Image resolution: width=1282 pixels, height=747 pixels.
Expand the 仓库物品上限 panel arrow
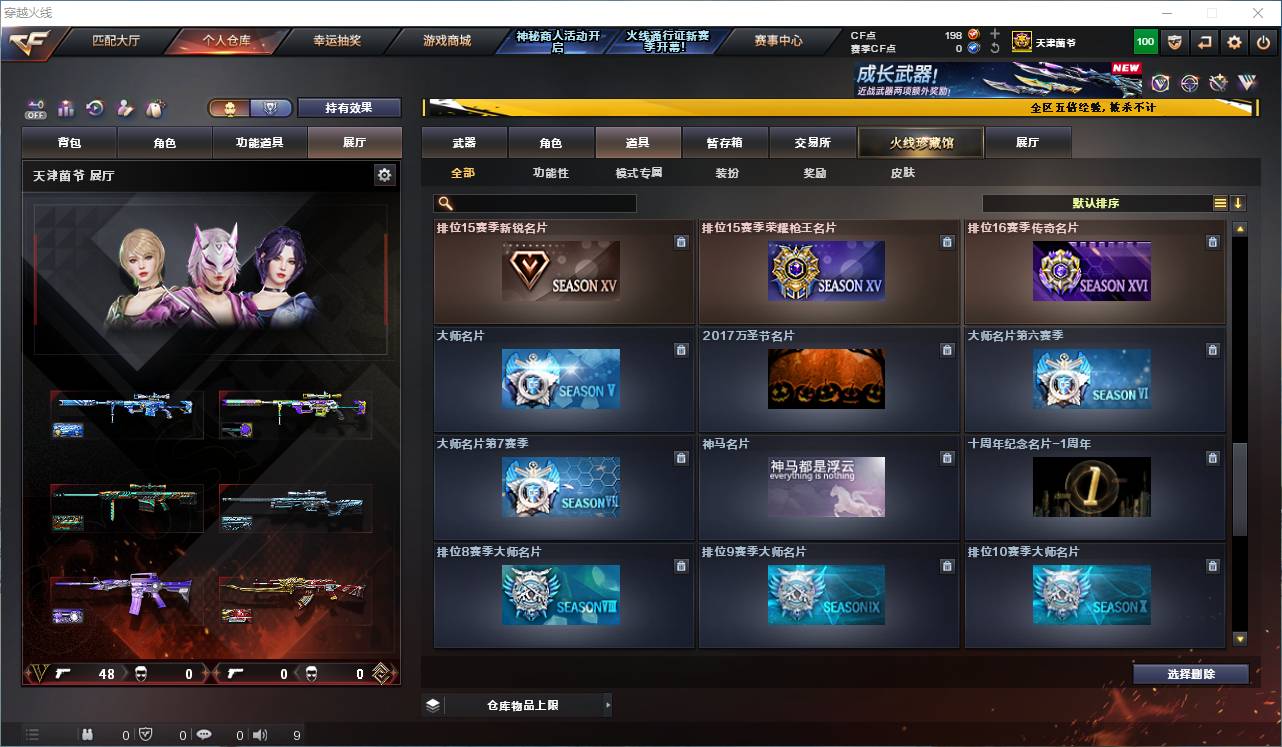pos(608,704)
